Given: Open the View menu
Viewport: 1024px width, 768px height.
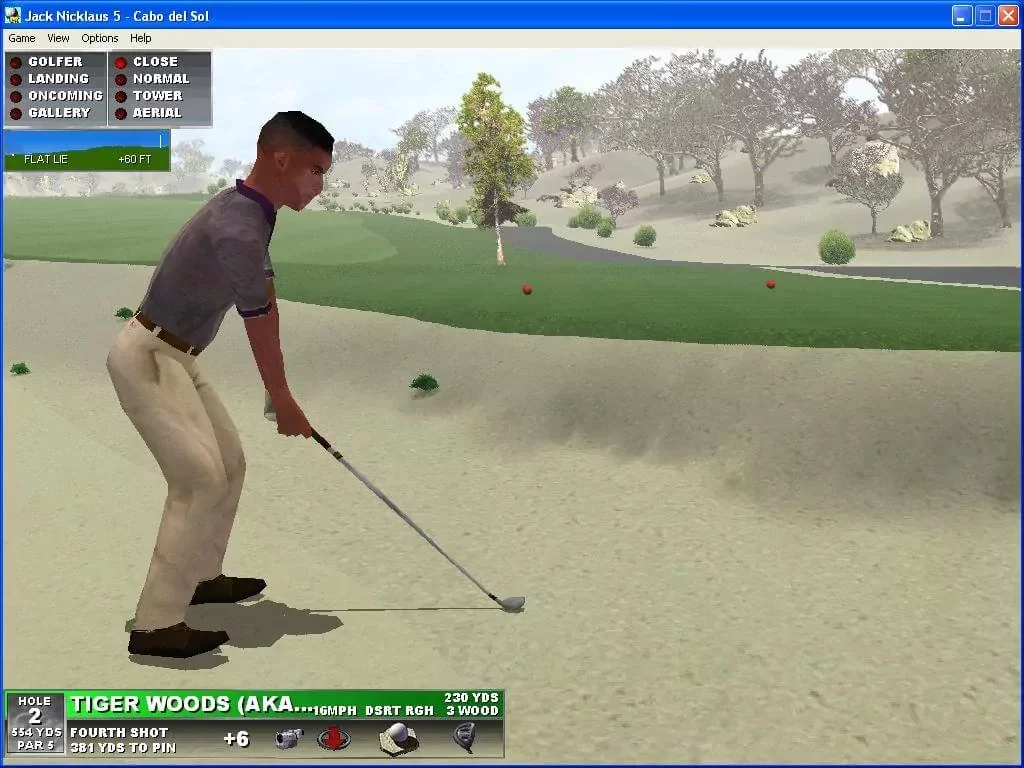Looking at the screenshot, I should click(x=58, y=38).
